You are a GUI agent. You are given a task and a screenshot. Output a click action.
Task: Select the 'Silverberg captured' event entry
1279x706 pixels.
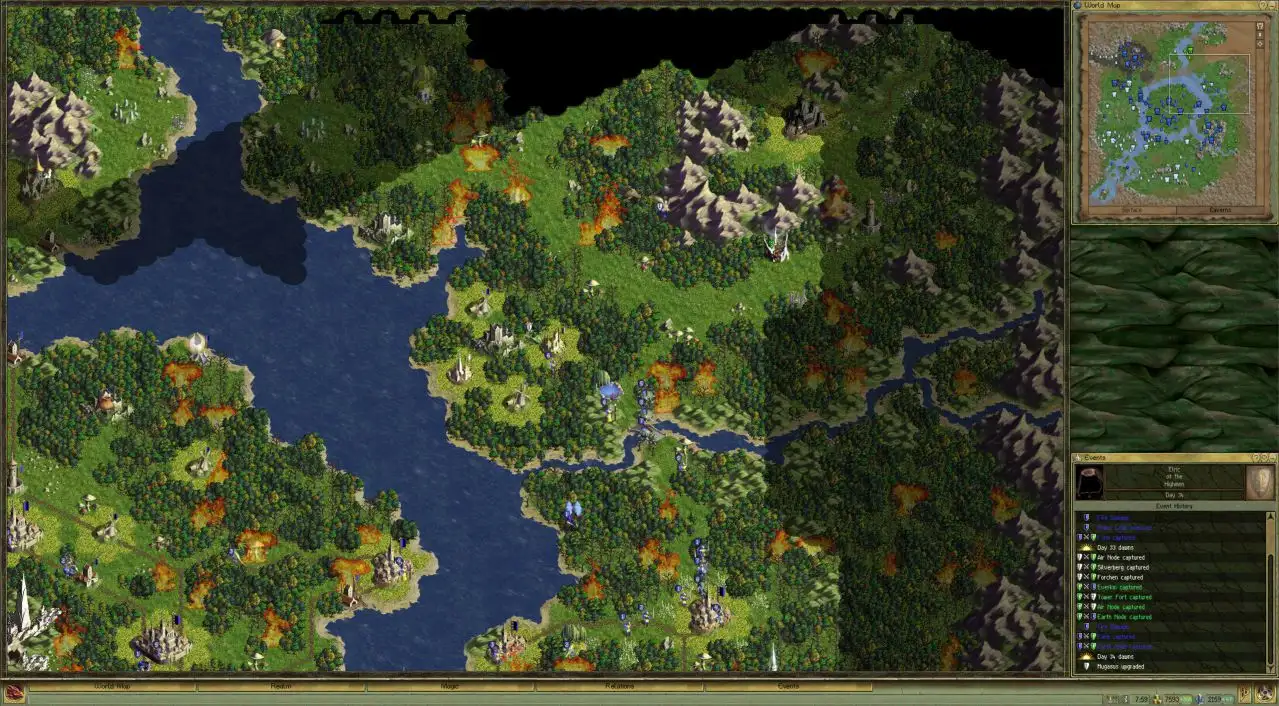pyautogui.click(x=1122, y=567)
